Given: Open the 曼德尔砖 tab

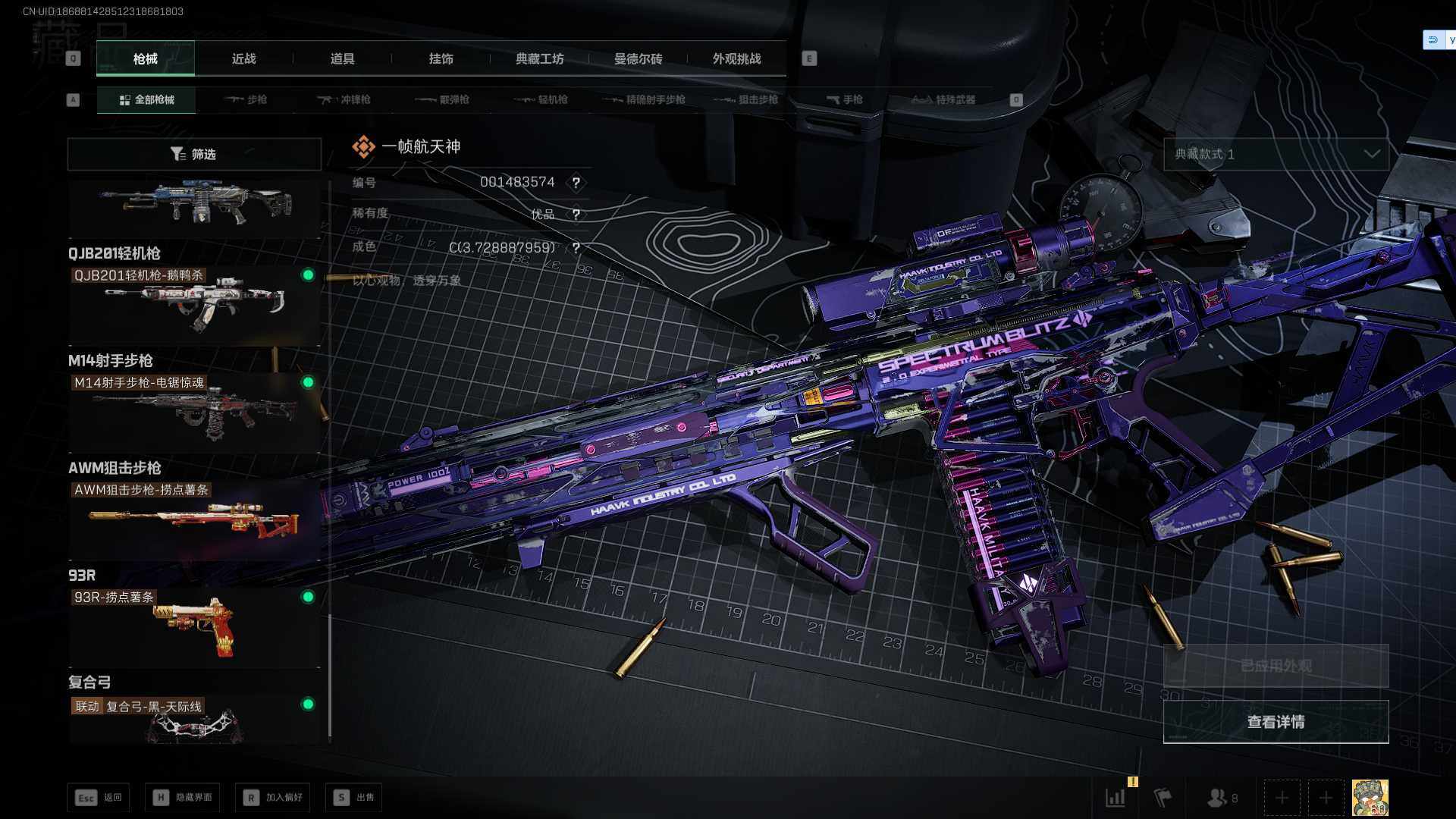Looking at the screenshot, I should tap(638, 59).
